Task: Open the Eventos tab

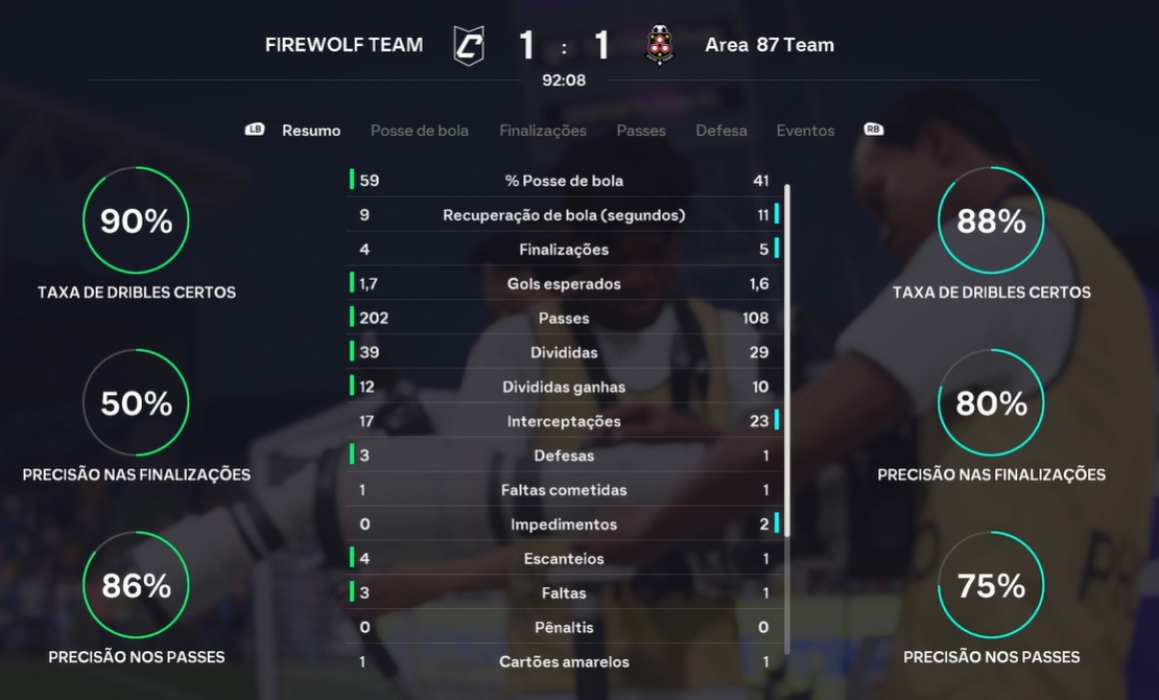Action: [x=805, y=131]
